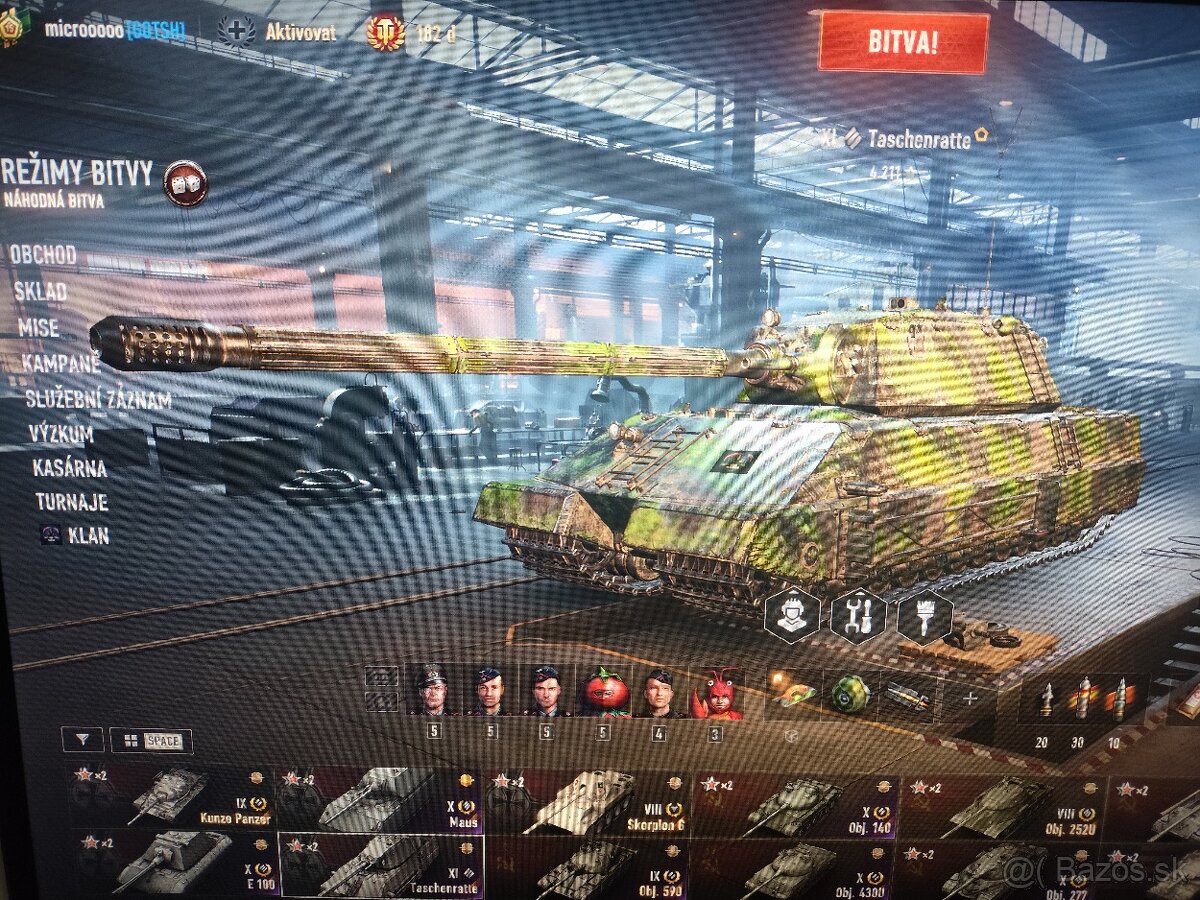Click the tomato-headed crew member portrait
The width and height of the screenshot is (1200, 900).
click(x=606, y=691)
